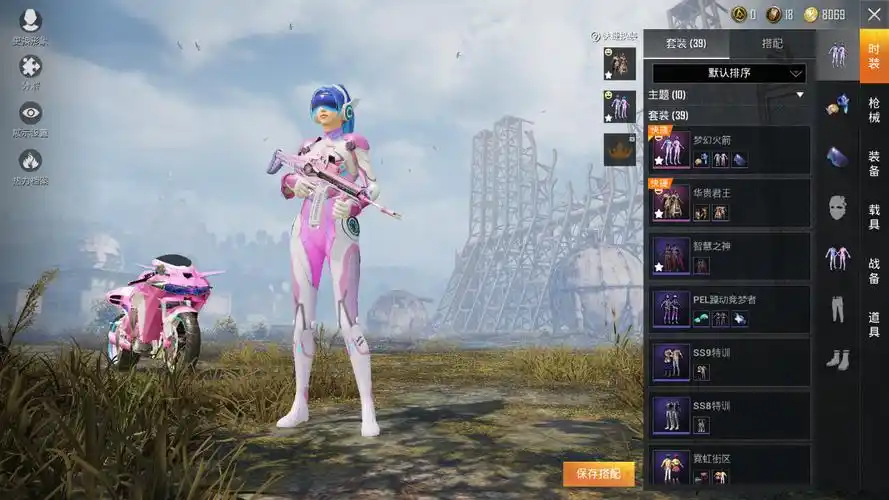Choose the SS8特训 outfit set
Viewport: 889px width, 500px height.
pos(729,415)
